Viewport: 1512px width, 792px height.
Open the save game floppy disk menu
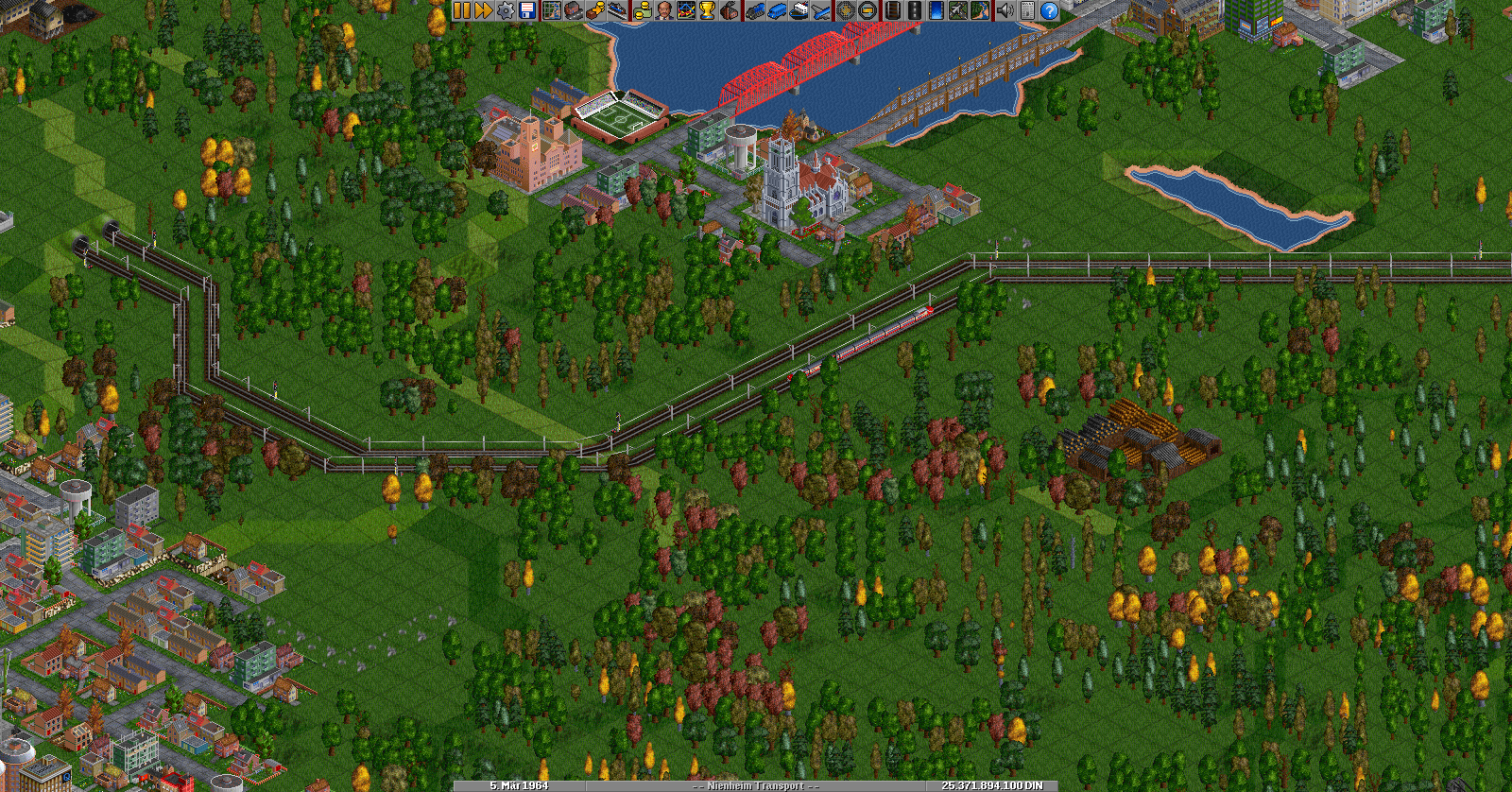pos(527,10)
